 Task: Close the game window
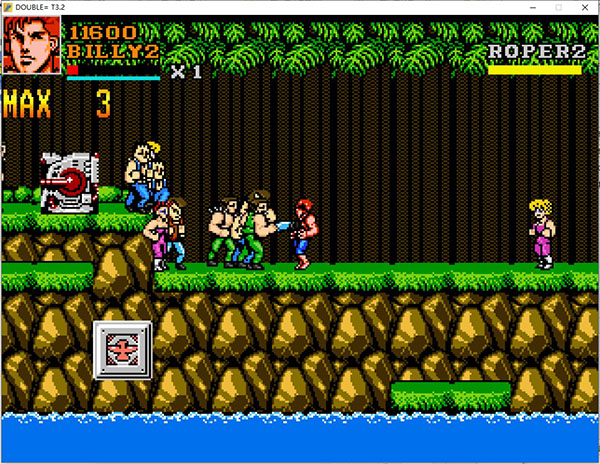[585, 7]
